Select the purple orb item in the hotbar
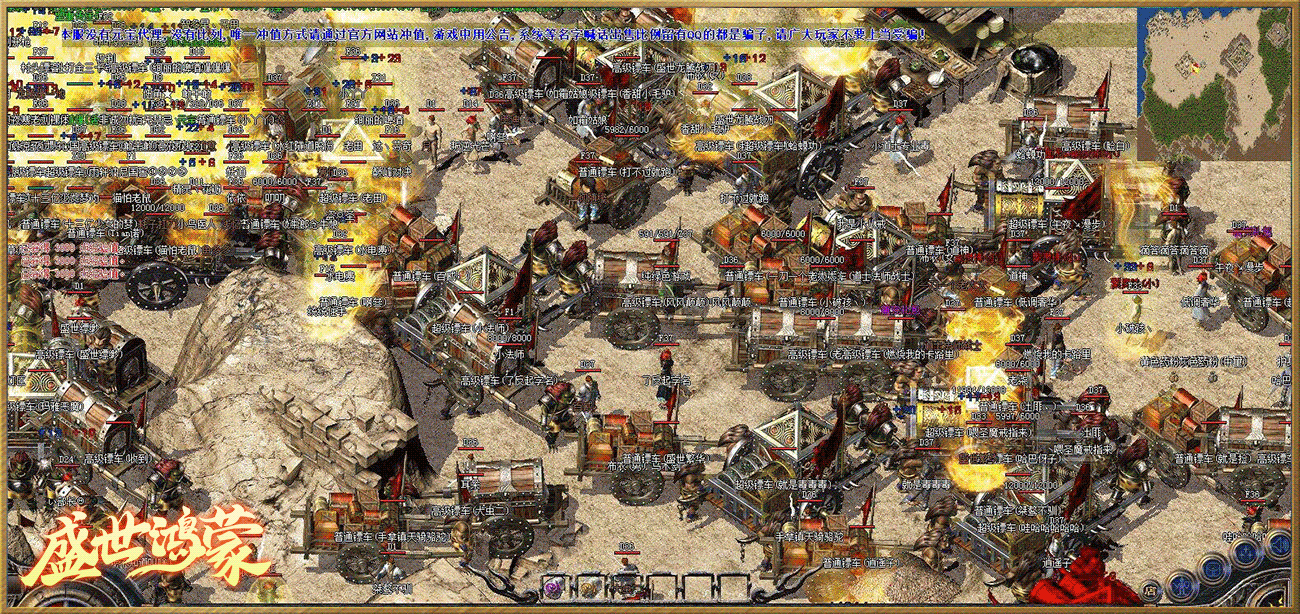Viewport: 1300px width, 614px height. tap(553, 588)
